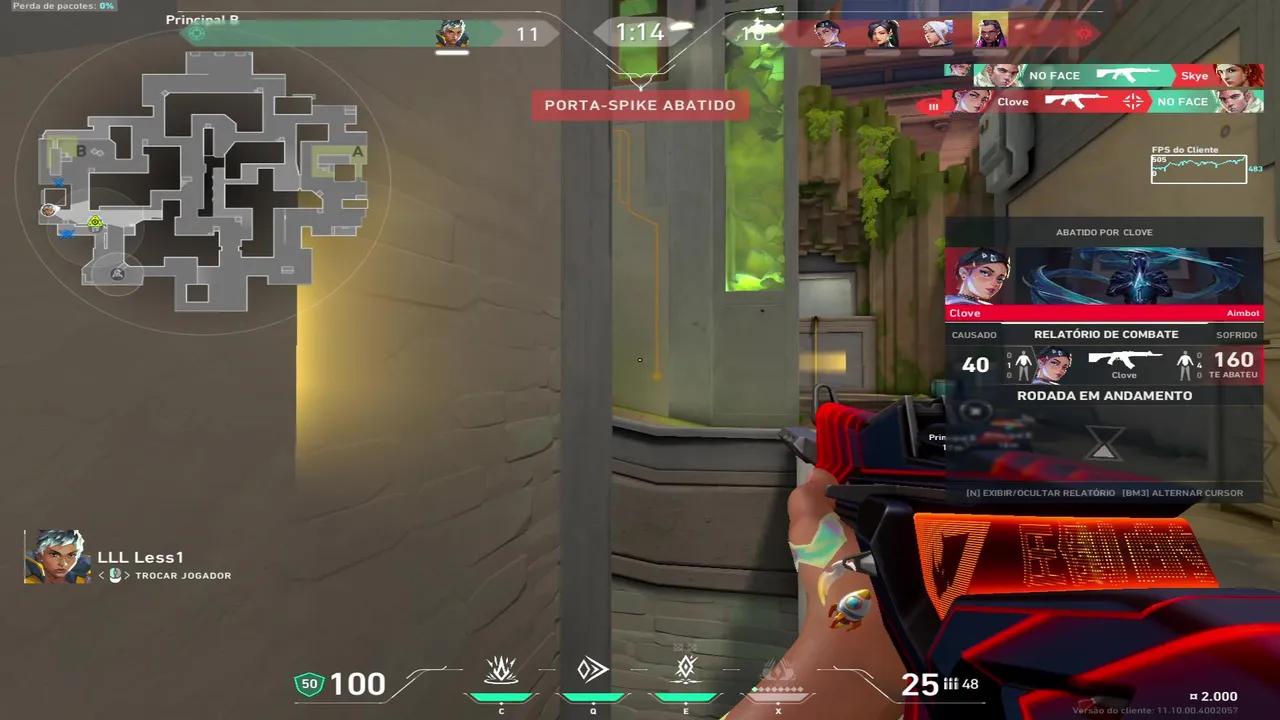
Task: Click the shield armor icon next to 100
Action: coord(309,684)
